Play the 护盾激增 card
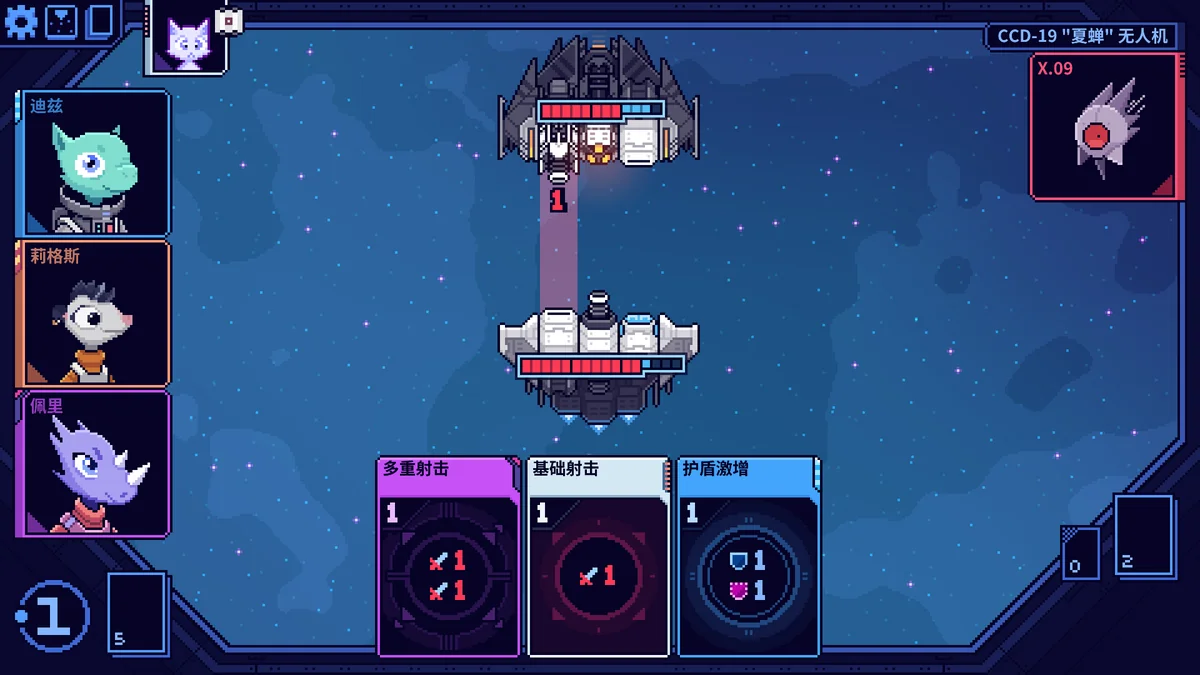 click(x=748, y=557)
